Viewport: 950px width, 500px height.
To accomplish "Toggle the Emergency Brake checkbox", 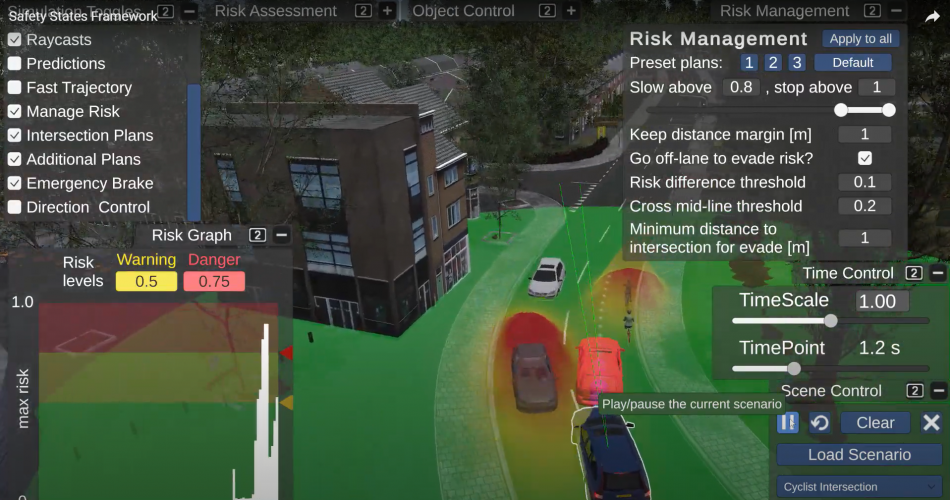I will [x=15, y=184].
